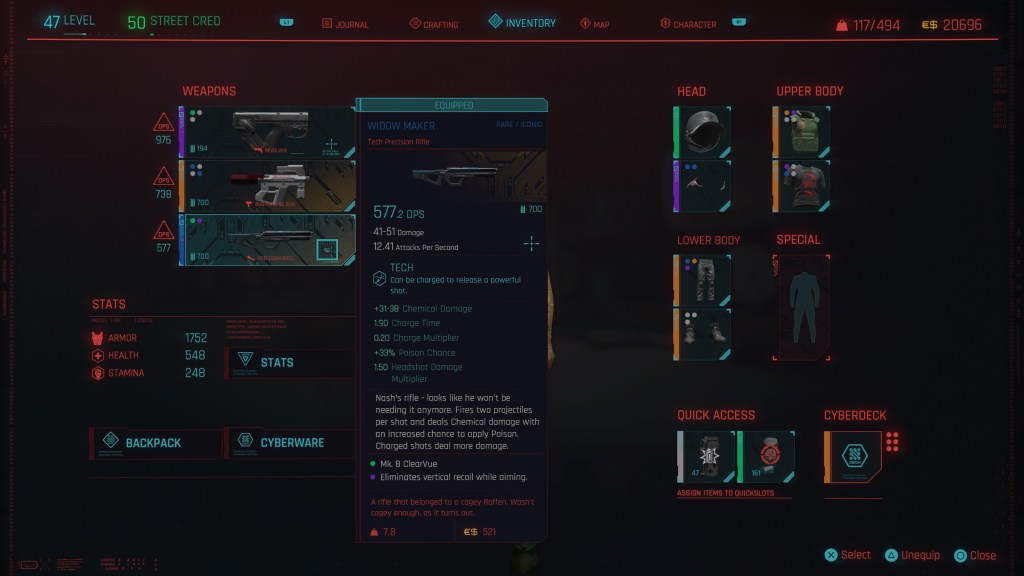The width and height of the screenshot is (1024, 576).
Task: Open the Cyberware menu
Action: [x=289, y=443]
